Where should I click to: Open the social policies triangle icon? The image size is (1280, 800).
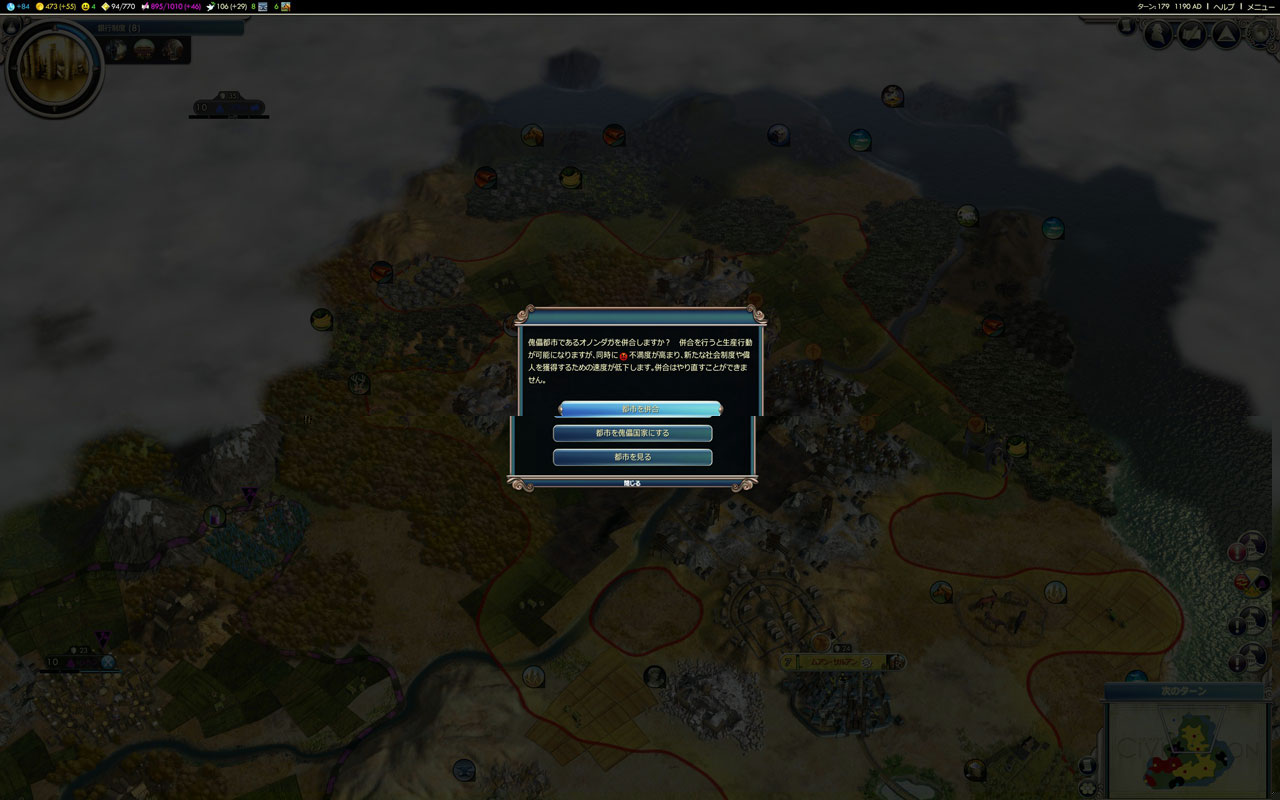point(1225,35)
